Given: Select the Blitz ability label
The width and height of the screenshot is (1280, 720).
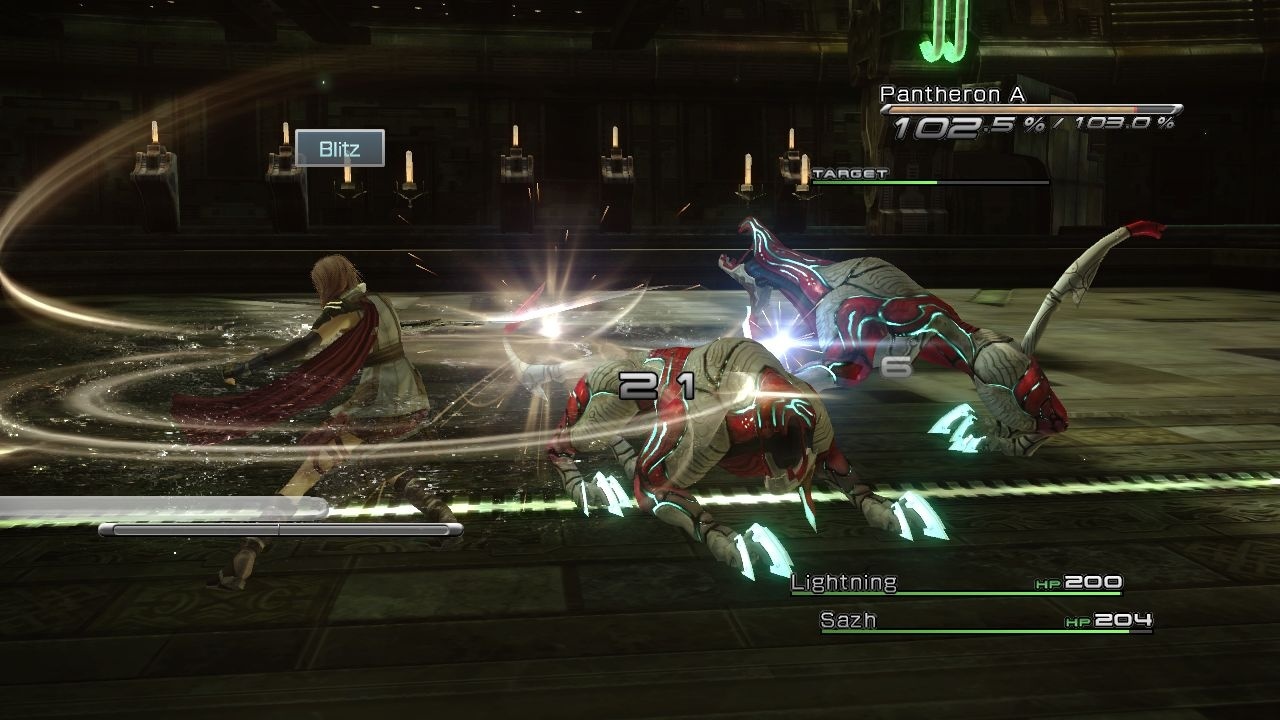Looking at the screenshot, I should coord(340,149).
